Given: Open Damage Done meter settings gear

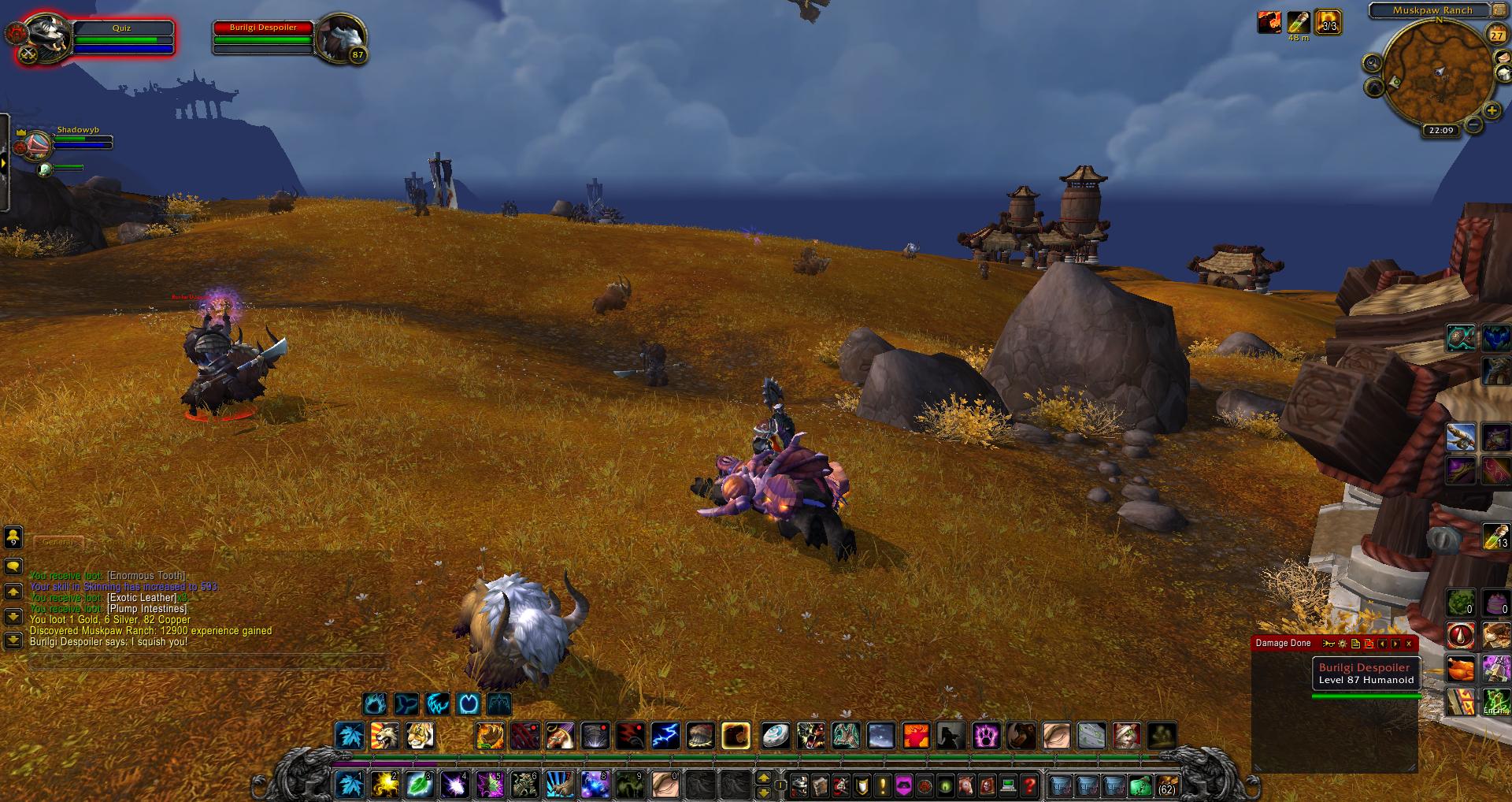Looking at the screenshot, I should pos(1343,644).
